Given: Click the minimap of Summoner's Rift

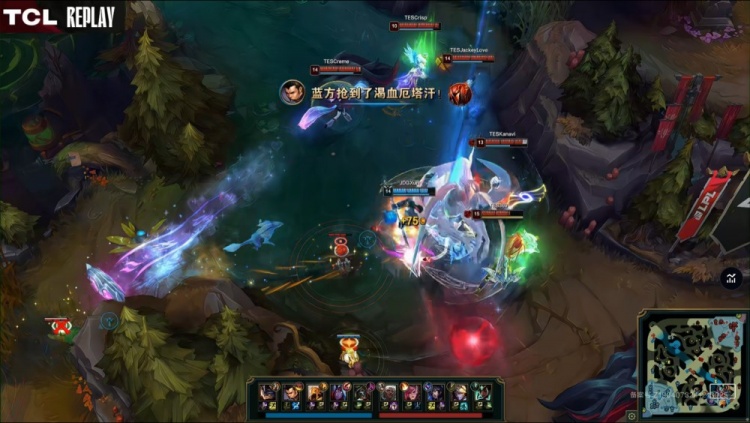Looking at the screenshot, I should tap(690, 364).
